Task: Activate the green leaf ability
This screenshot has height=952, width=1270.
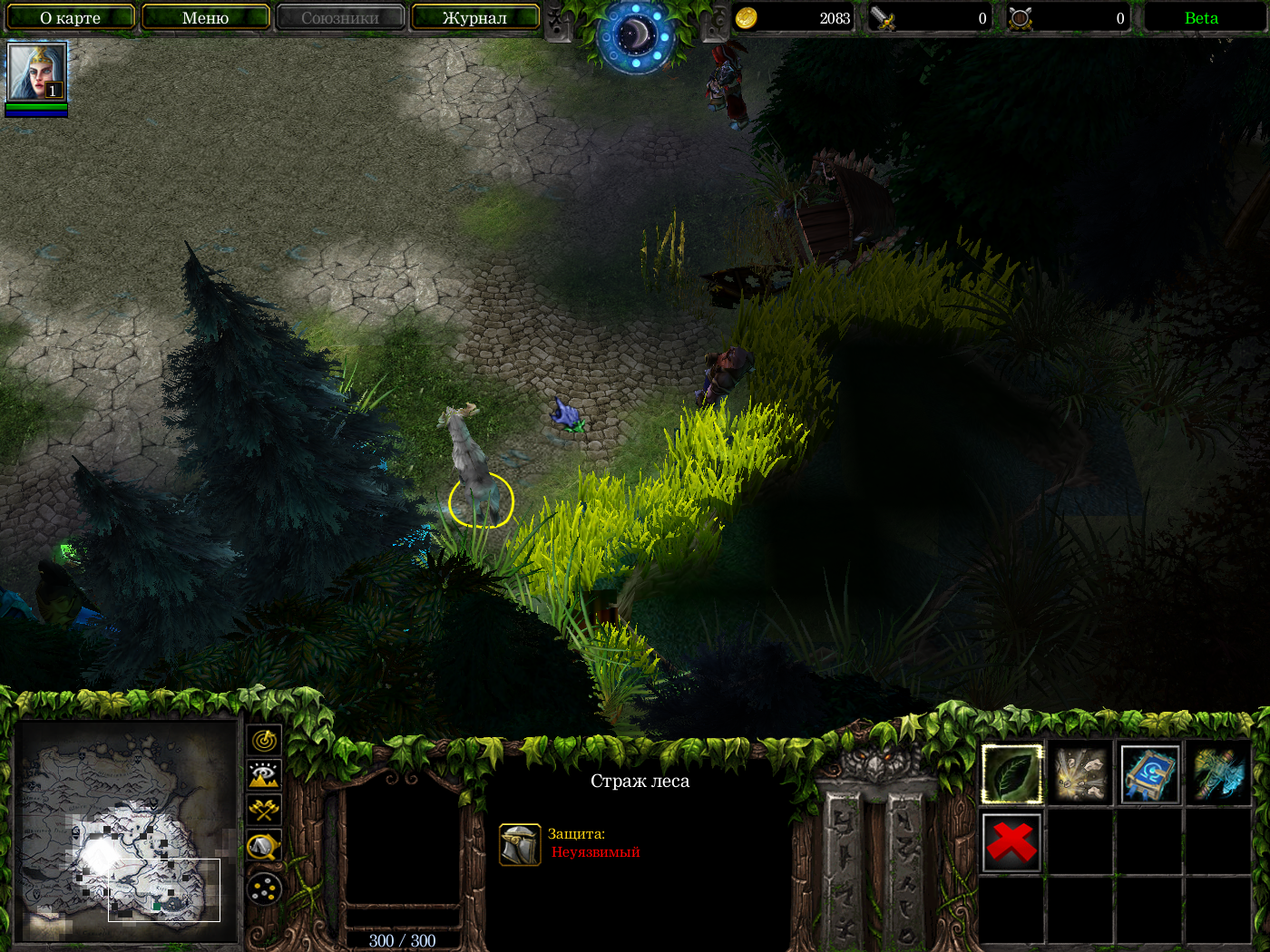Action: point(1011,774)
